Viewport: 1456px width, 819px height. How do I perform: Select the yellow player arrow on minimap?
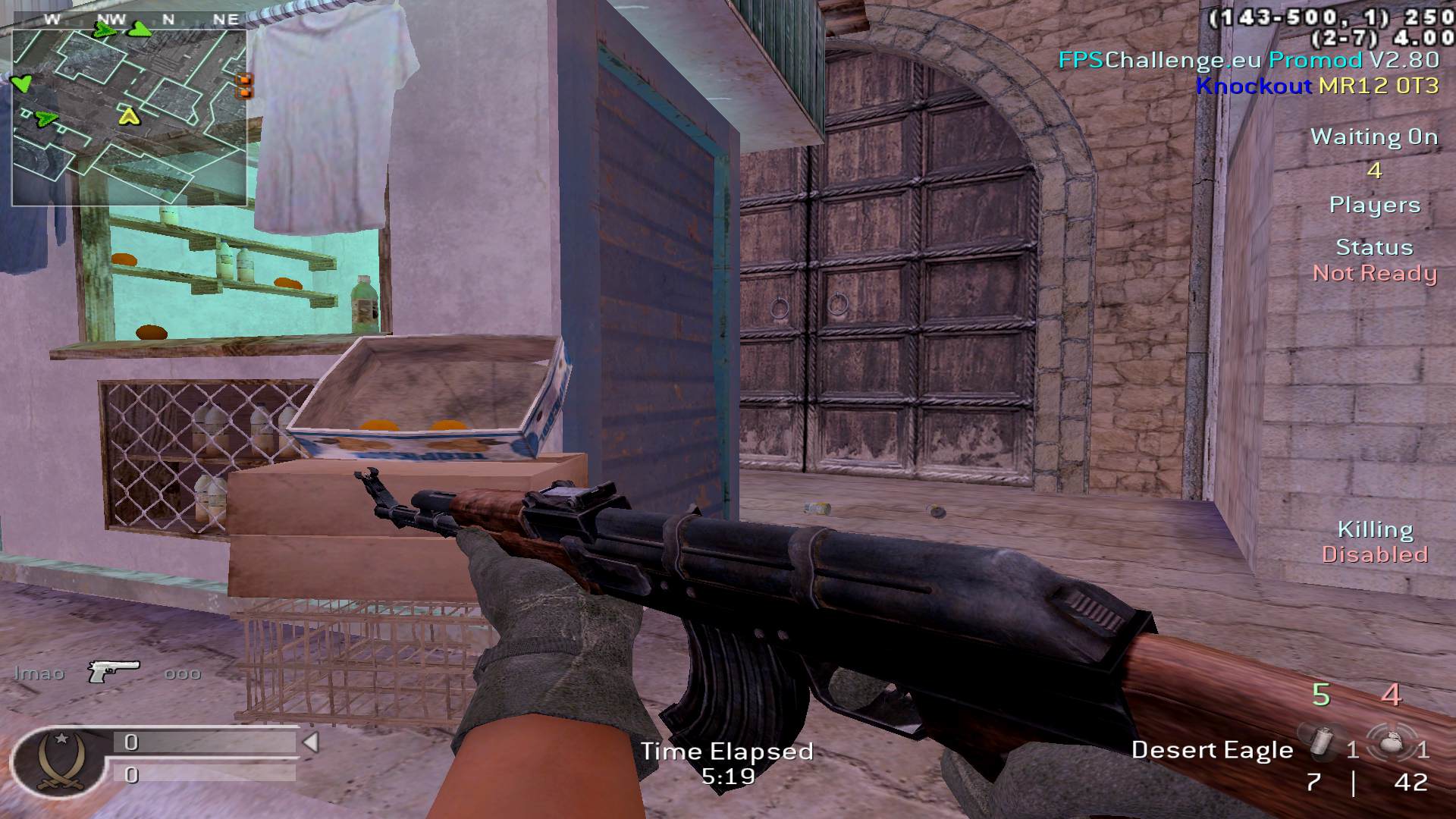tap(129, 116)
